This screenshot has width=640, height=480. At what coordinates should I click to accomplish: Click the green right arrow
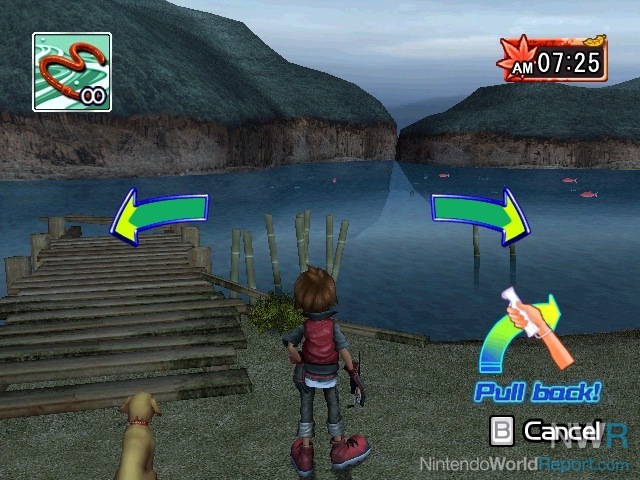pos(481,214)
